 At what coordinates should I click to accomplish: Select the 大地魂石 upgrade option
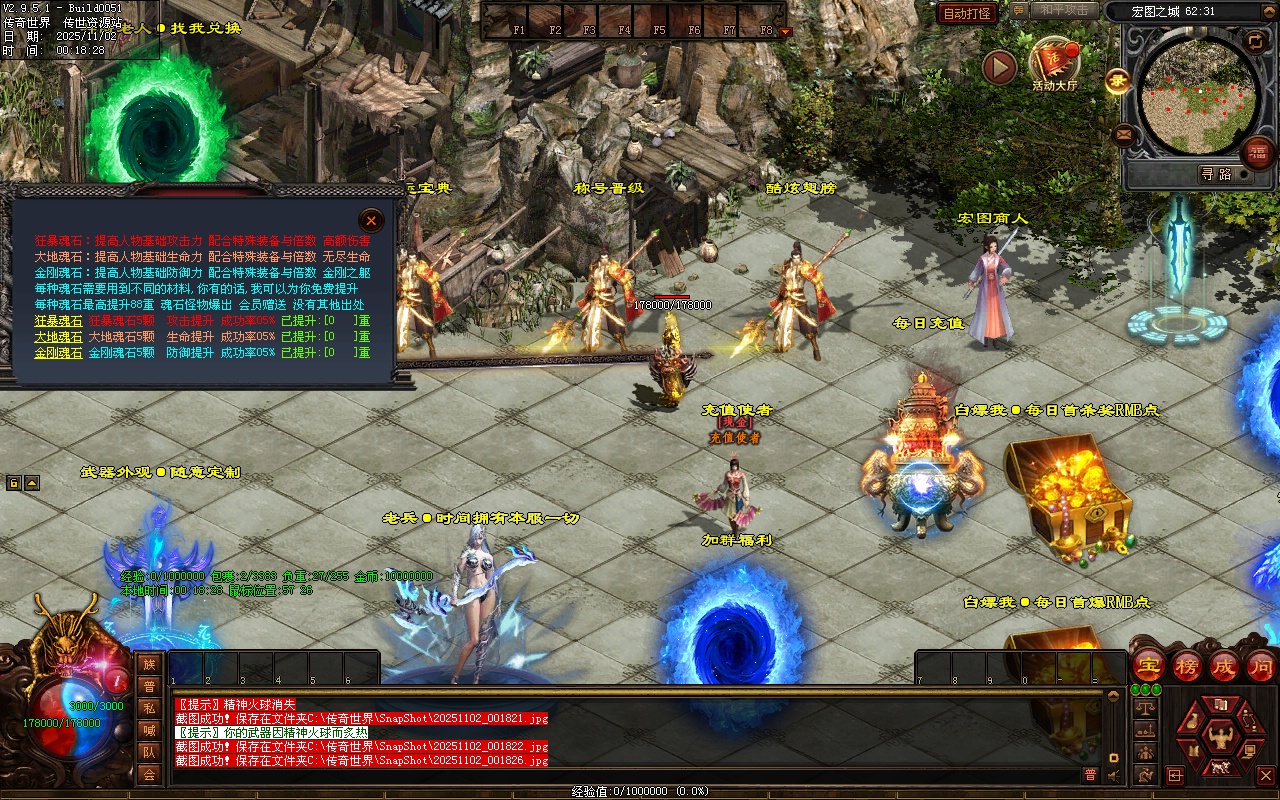(x=59, y=337)
